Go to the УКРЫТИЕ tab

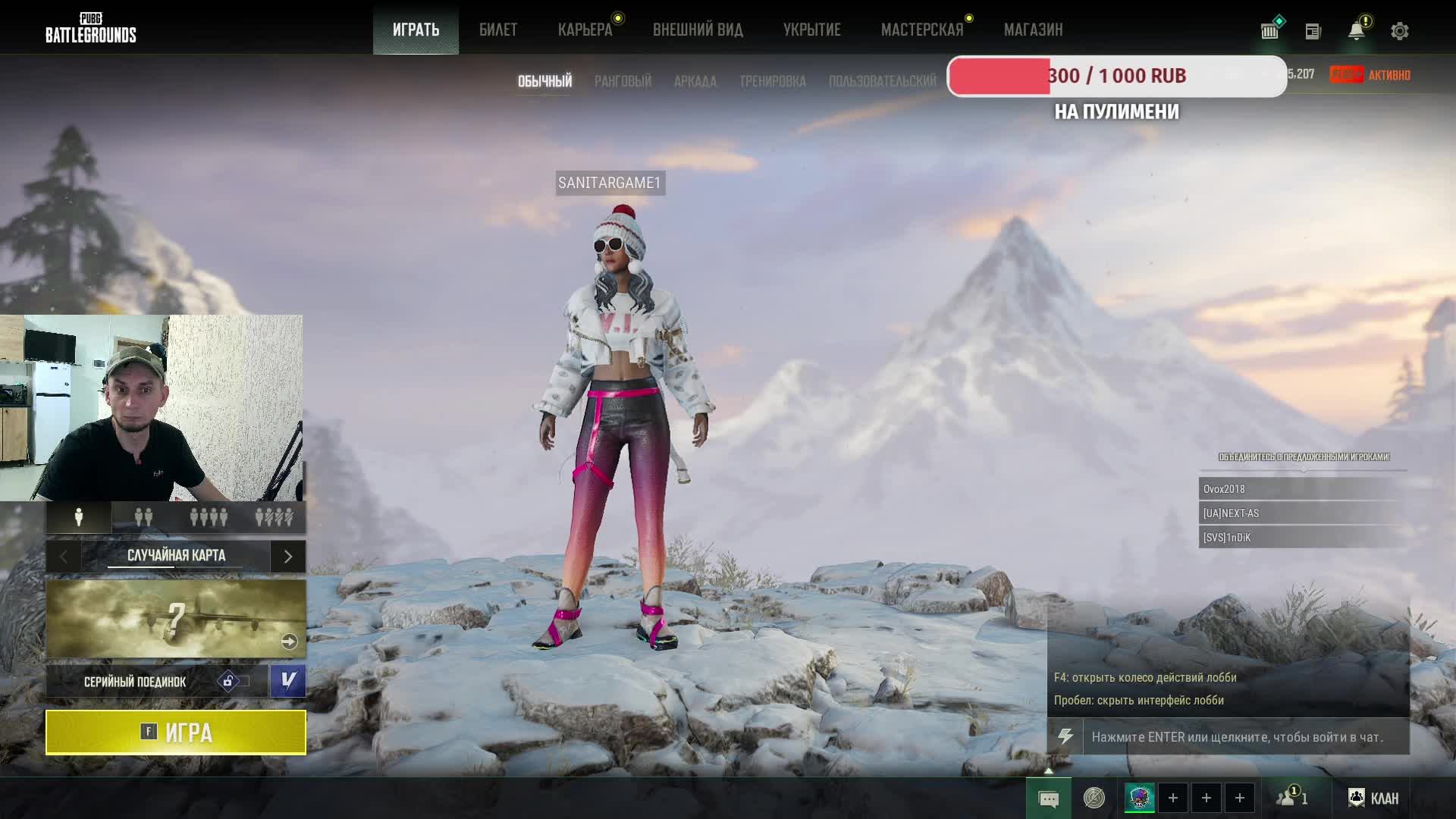[x=811, y=30]
